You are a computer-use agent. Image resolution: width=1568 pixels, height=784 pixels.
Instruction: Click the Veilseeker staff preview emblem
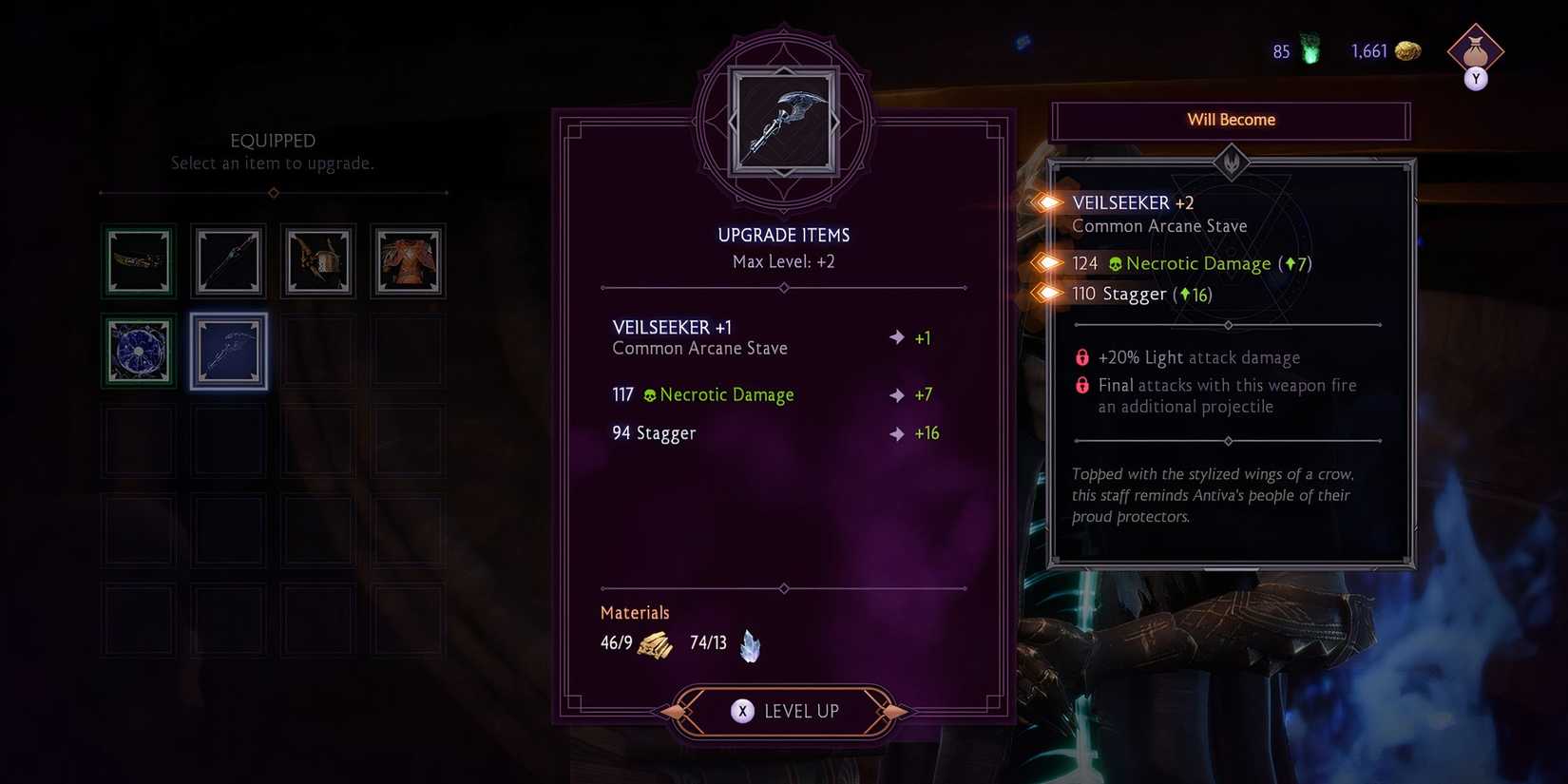tap(783, 122)
